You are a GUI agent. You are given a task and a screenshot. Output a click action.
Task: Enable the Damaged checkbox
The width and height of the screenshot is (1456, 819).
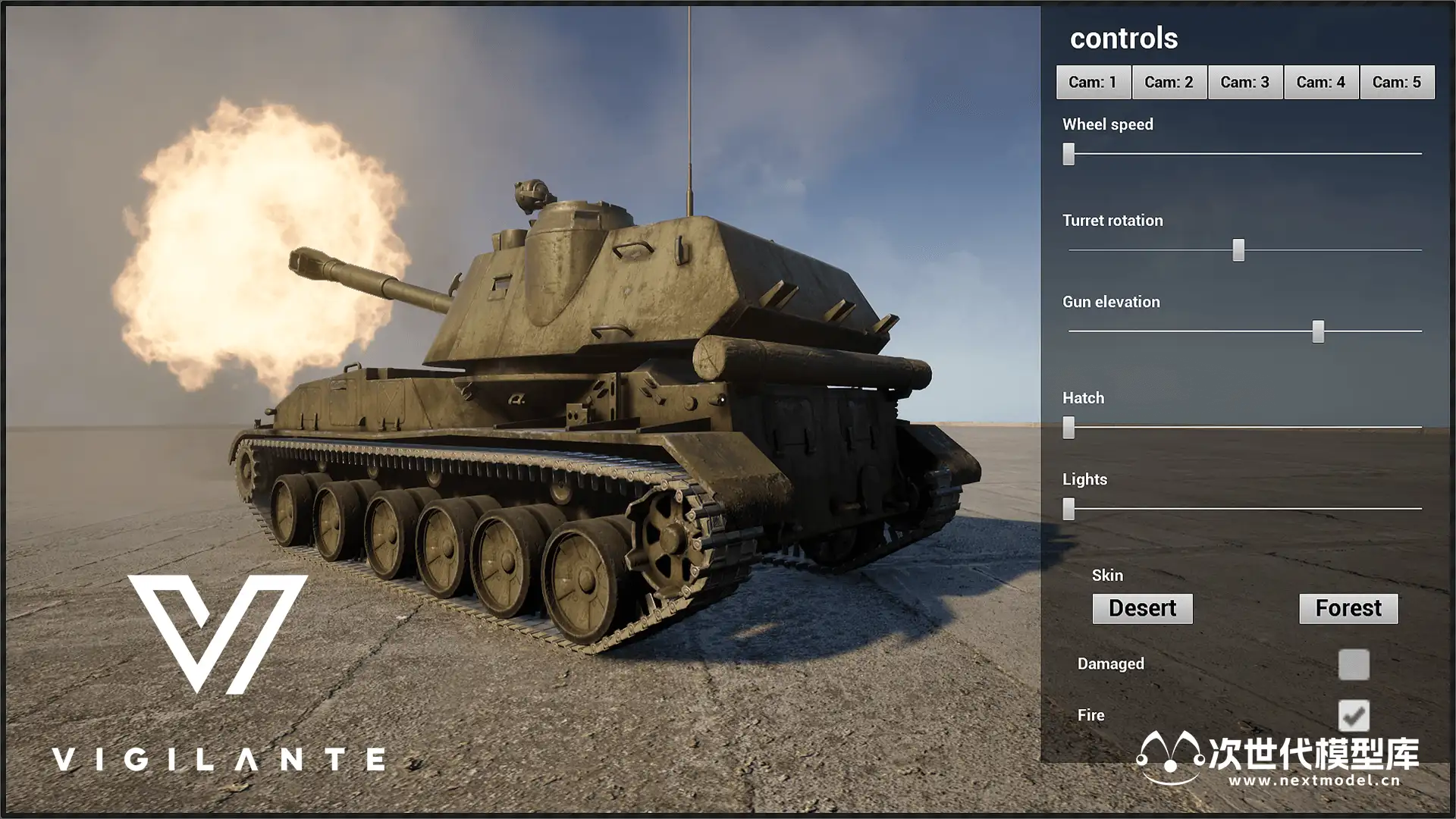pos(1354,664)
